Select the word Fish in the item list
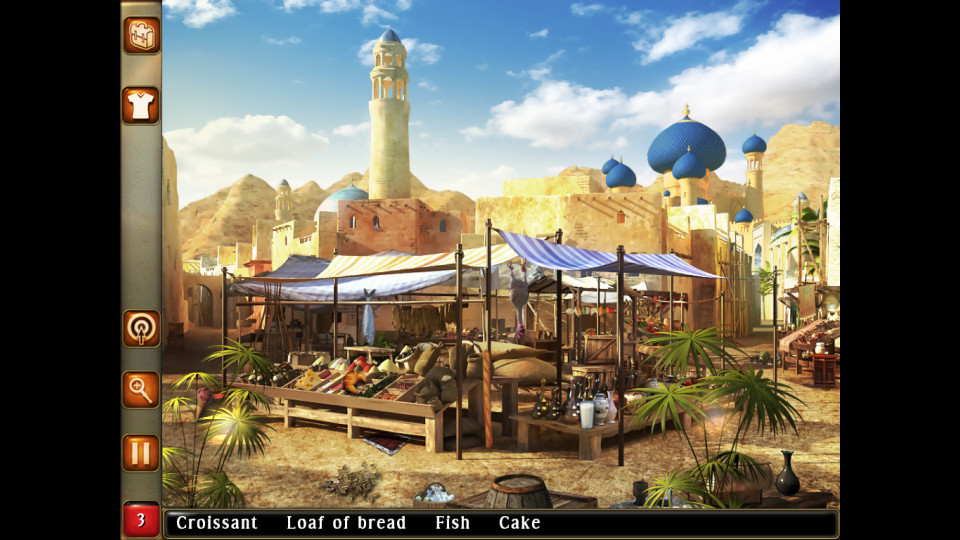The image size is (960, 540). click(452, 523)
